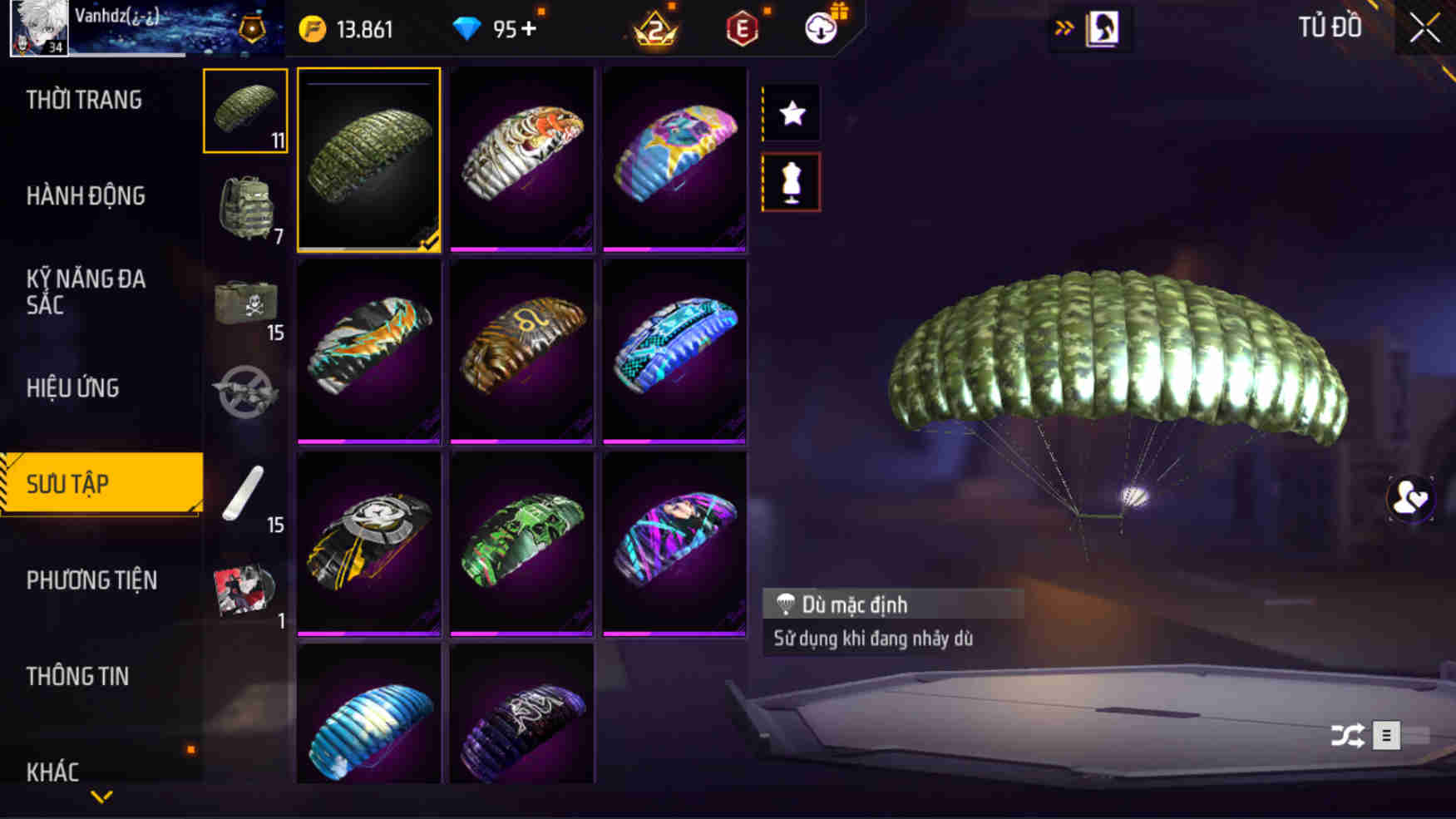The image size is (1456, 819).
Task: Open the parachute category tab
Action: (x=244, y=112)
